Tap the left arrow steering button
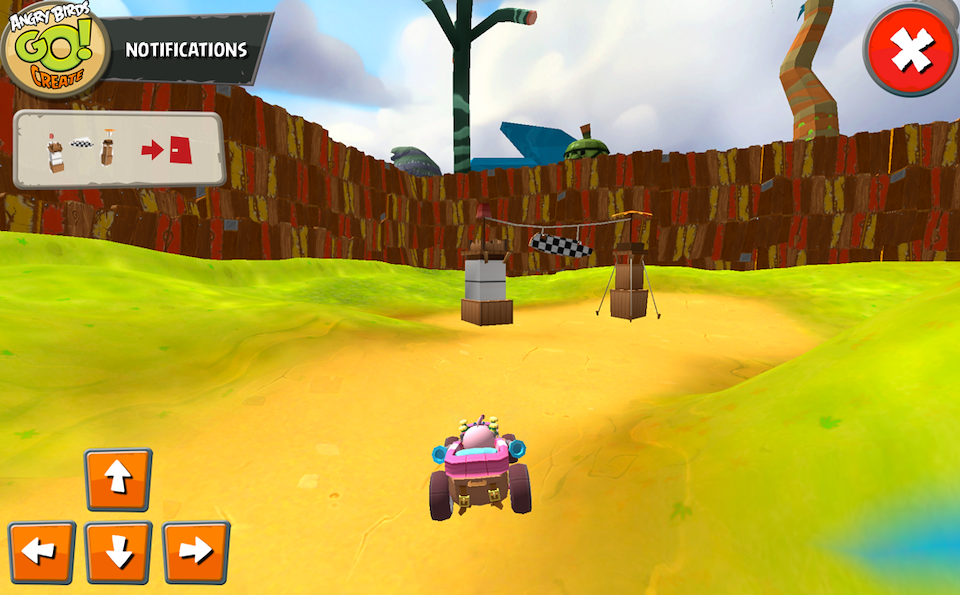 click(x=42, y=552)
